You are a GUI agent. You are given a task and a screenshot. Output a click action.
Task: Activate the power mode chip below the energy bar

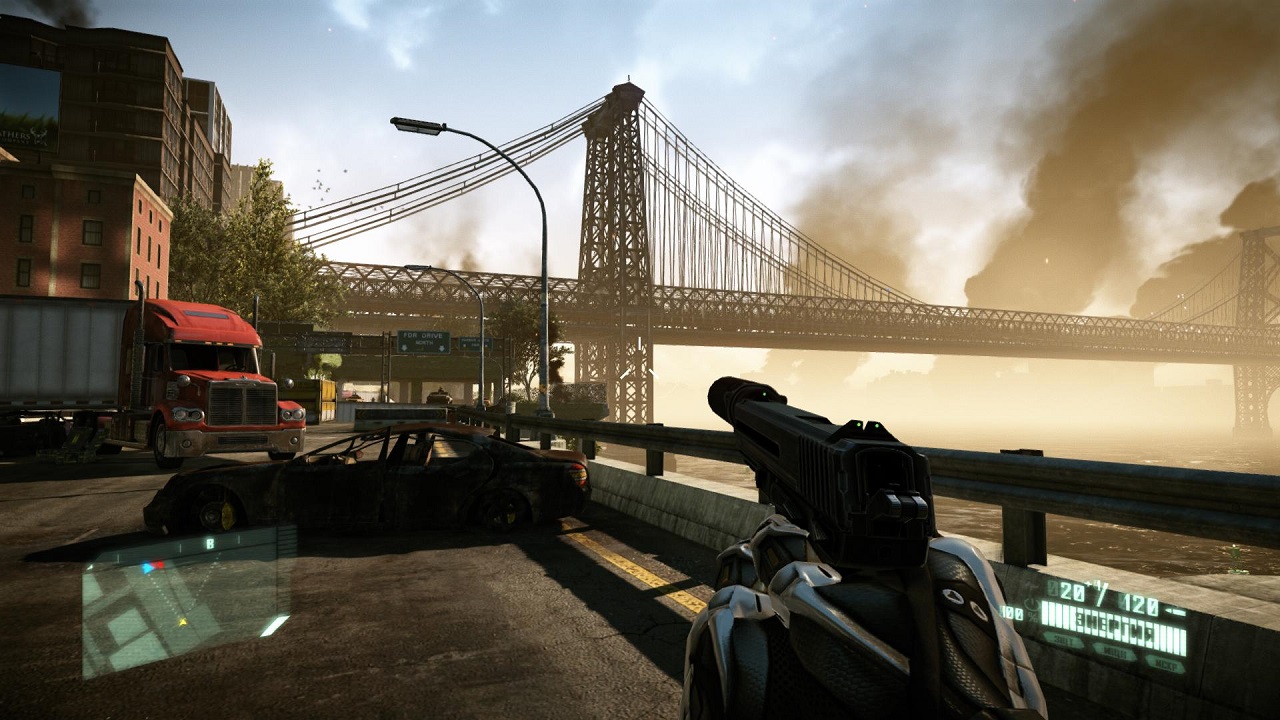[1114, 652]
